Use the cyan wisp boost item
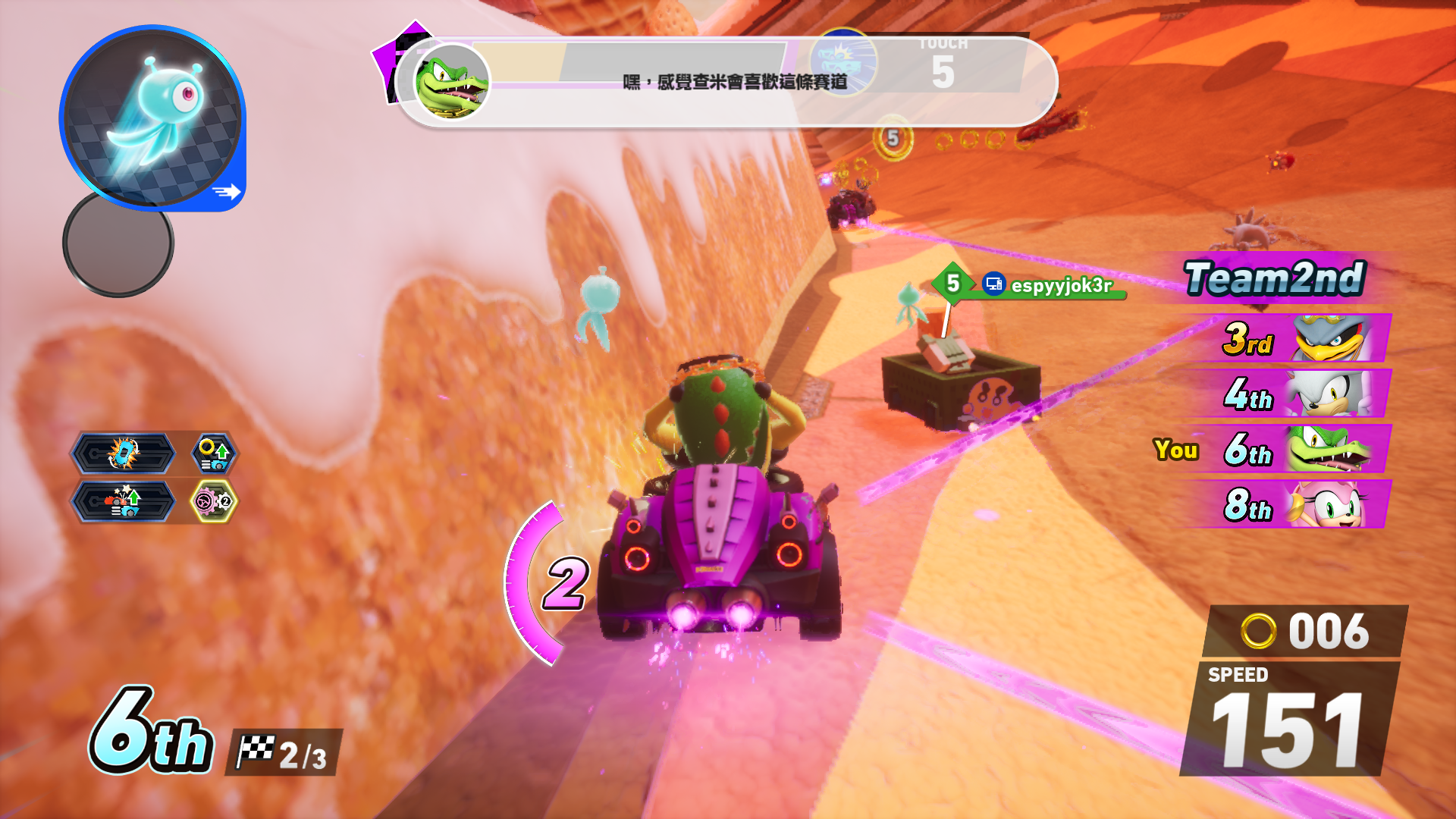This screenshot has width=1456, height=819. click(152, 118)
